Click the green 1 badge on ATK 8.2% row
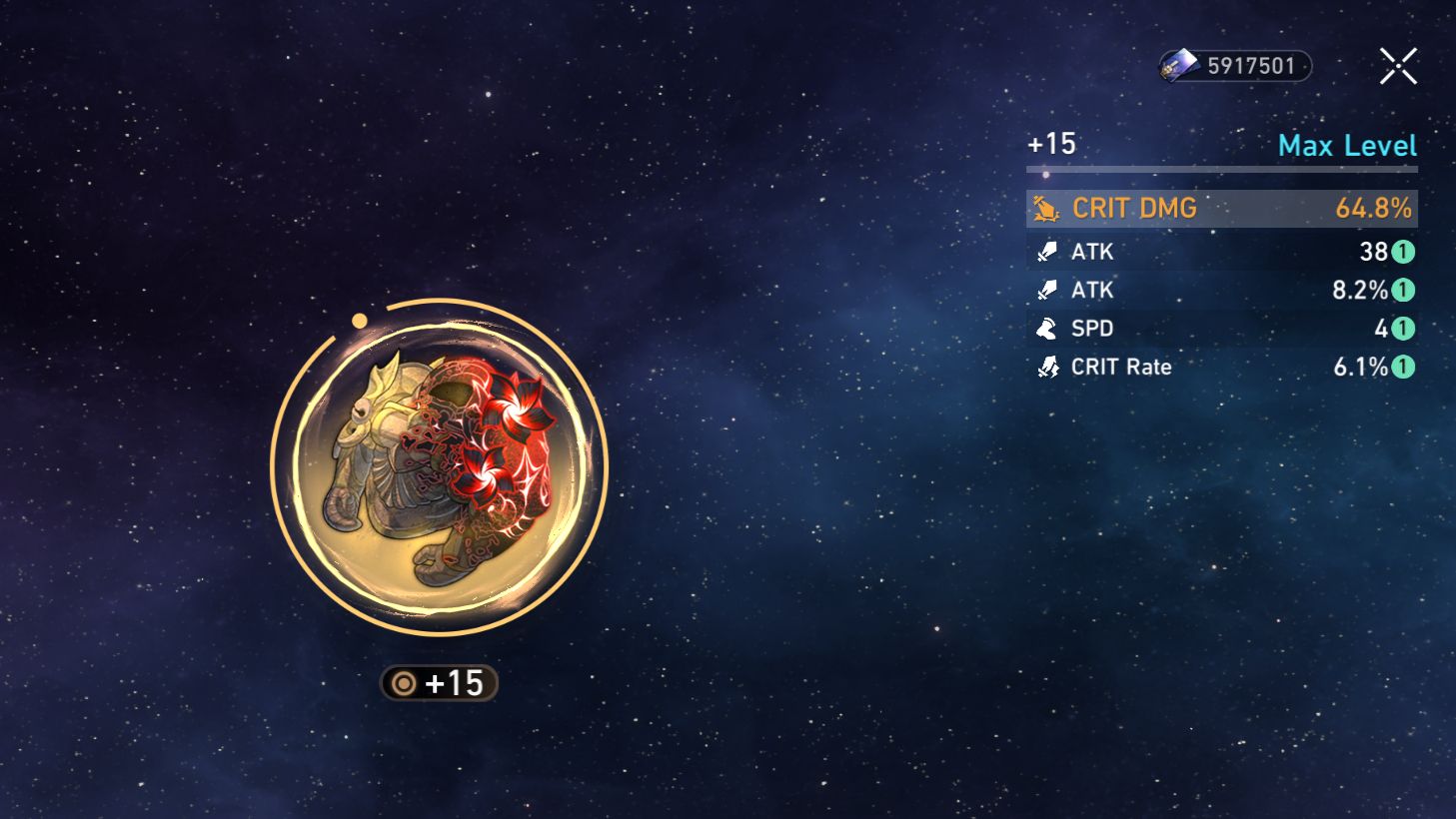Viewport: 1456px width, 819px height. click(1402, 290)
